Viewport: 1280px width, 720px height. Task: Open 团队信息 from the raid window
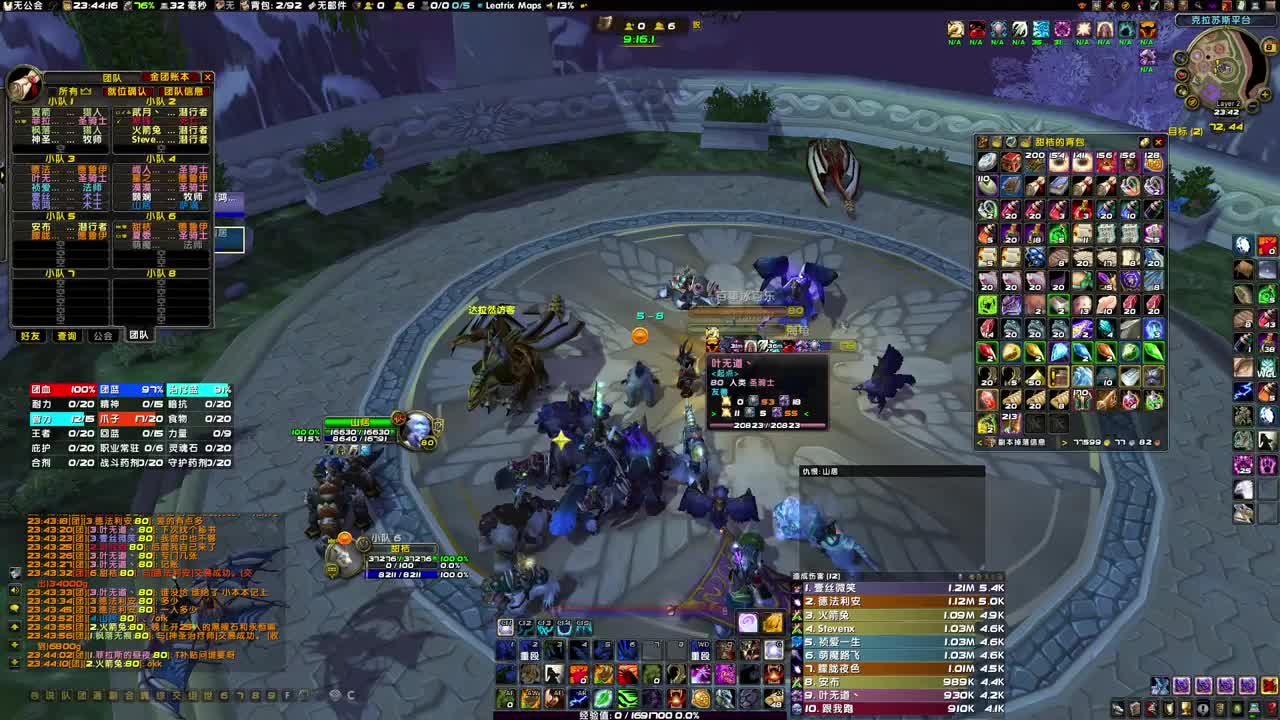tap(184, 92)
